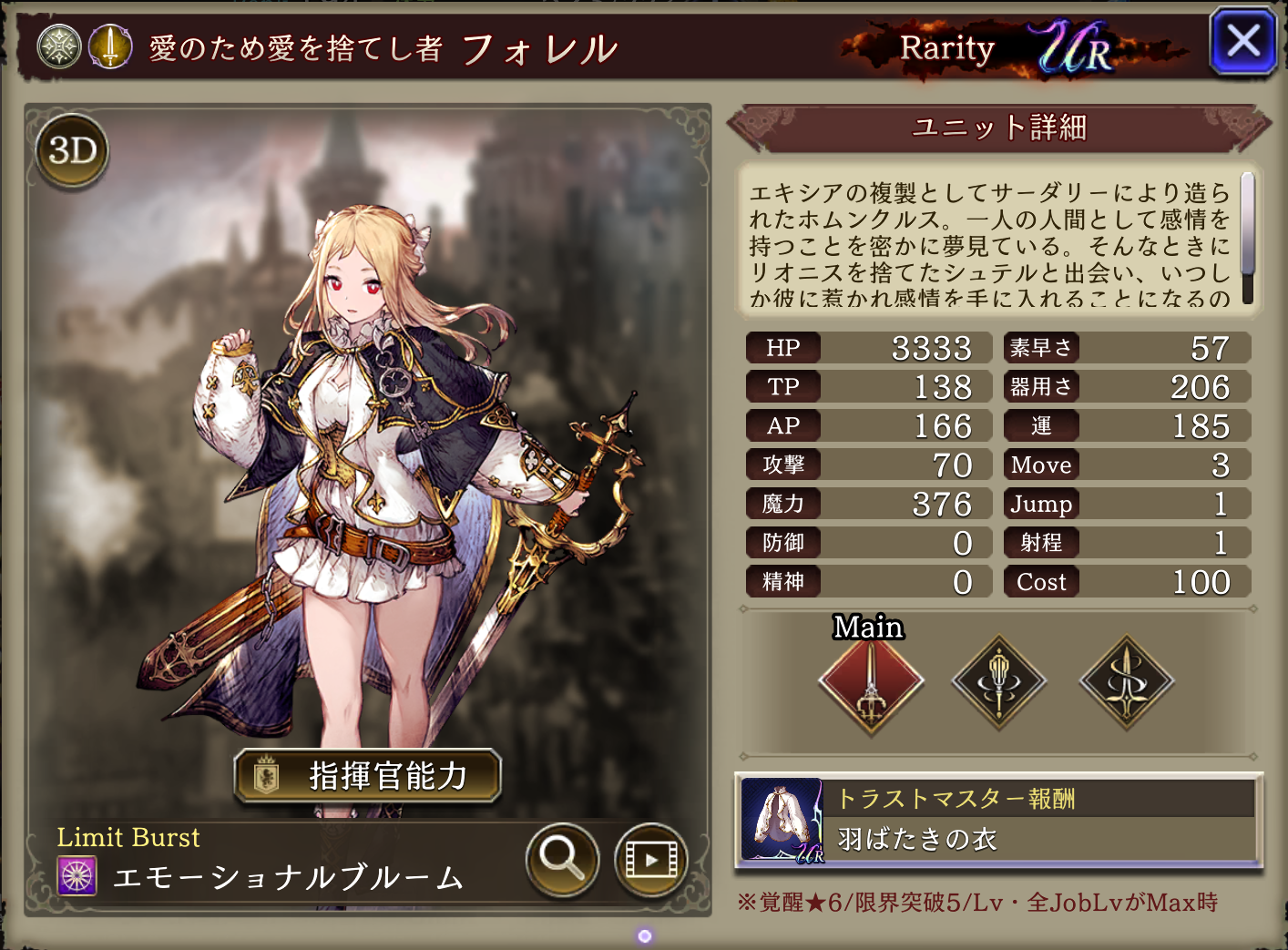View the 羽ばたきの衣 Trust Master reward

998,821
